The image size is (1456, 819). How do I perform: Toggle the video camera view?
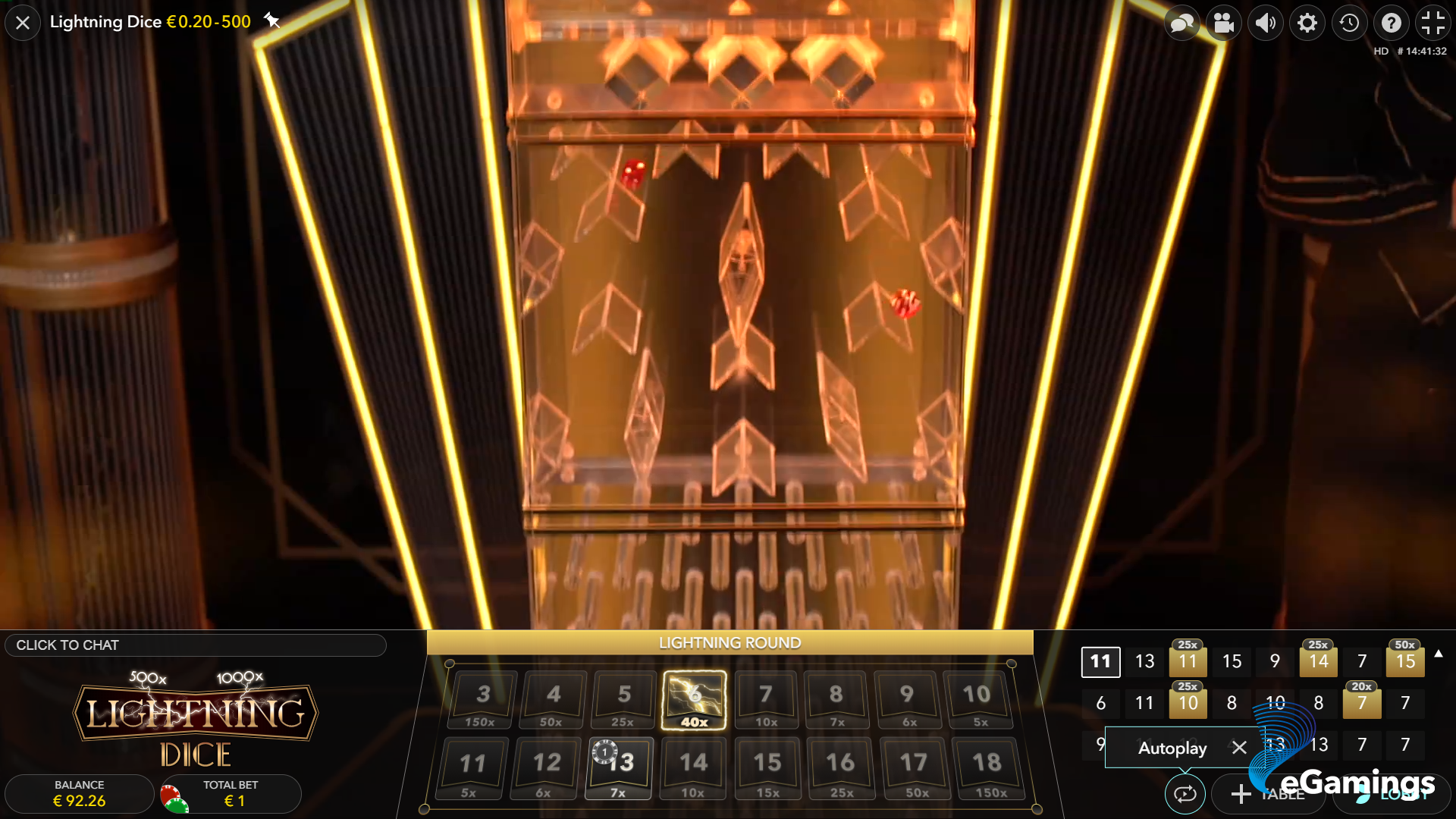click(x=1224, y=24)
